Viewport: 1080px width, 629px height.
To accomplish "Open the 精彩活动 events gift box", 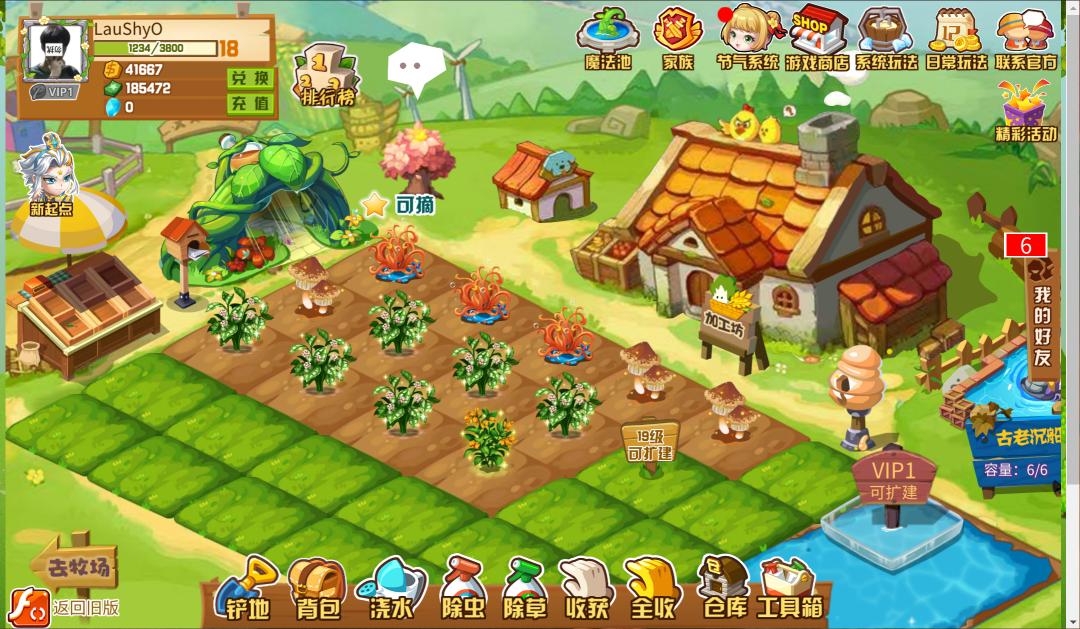I will [x=1026, y=108].
